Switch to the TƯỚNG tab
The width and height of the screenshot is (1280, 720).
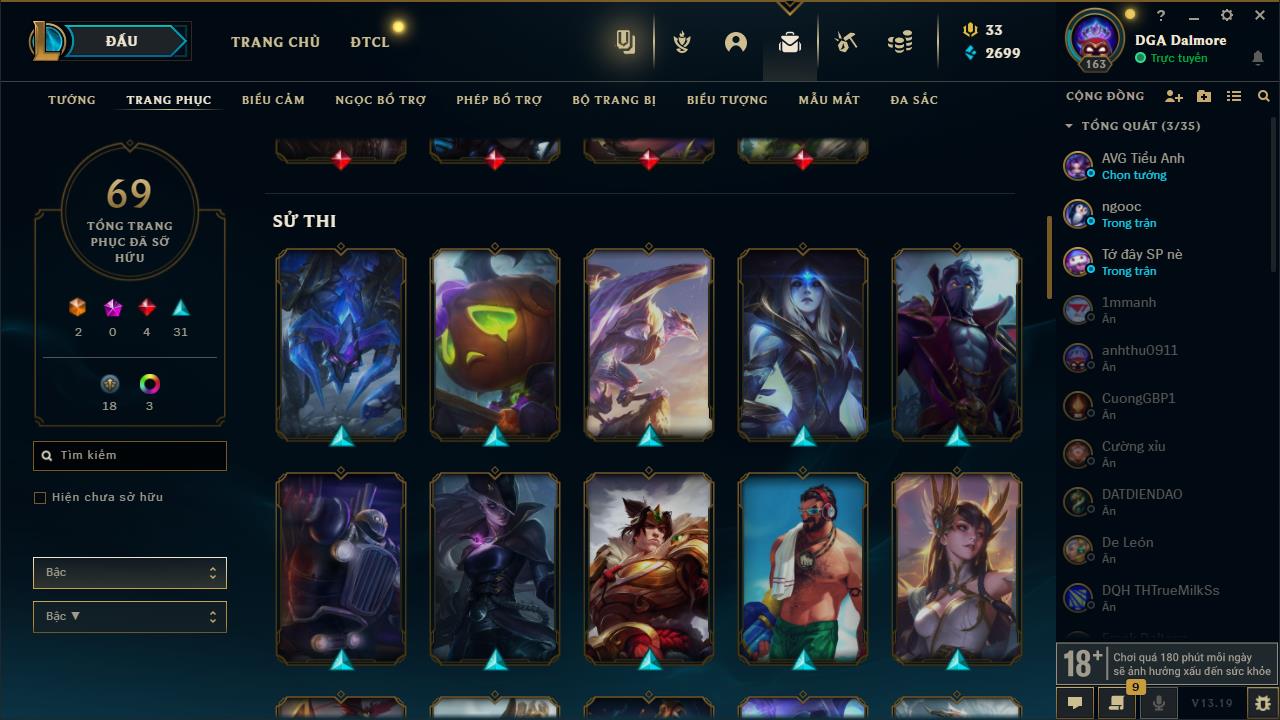pos(71,100)
